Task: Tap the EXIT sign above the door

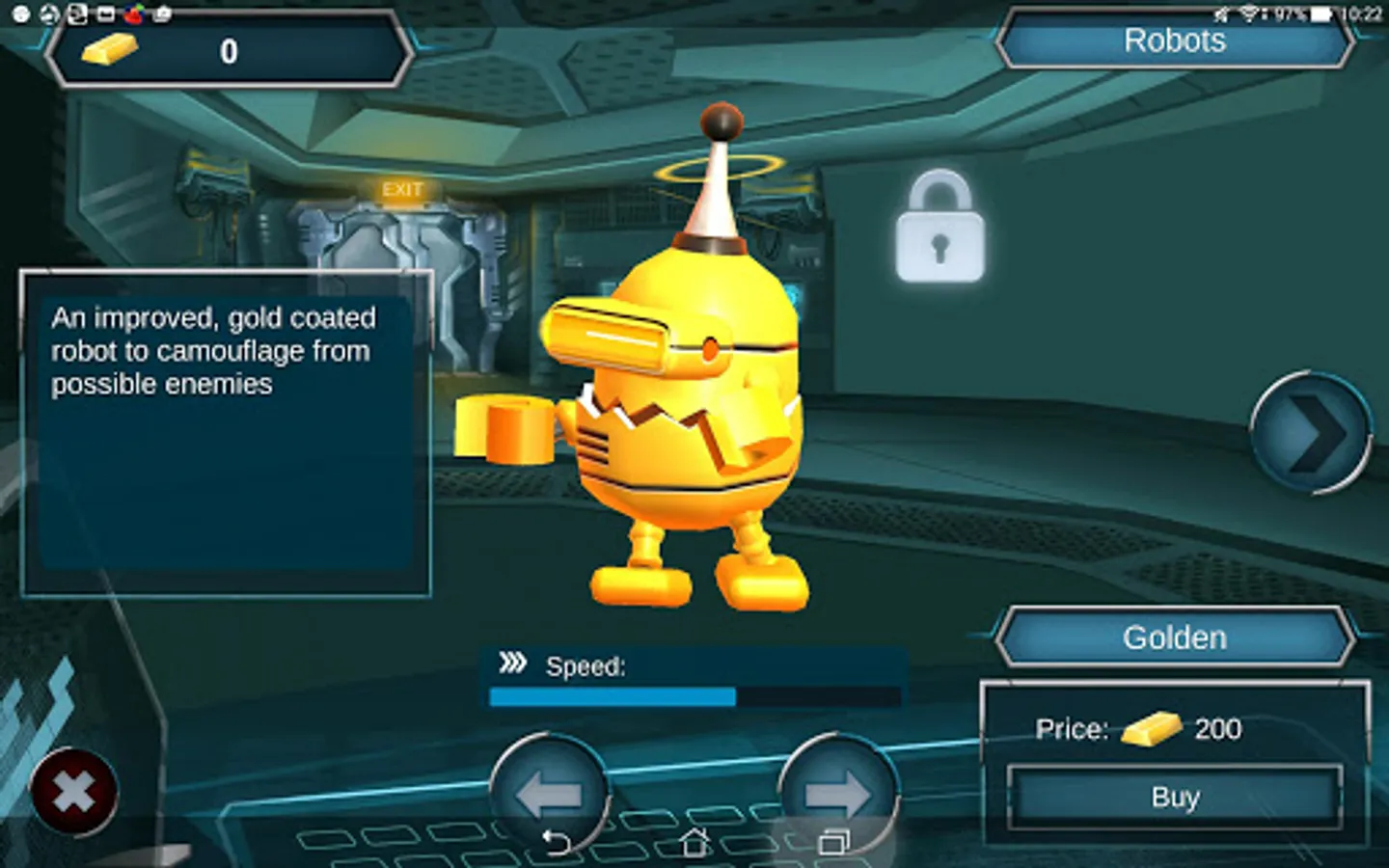Action: pyautogui.click(x=403, y=188)
